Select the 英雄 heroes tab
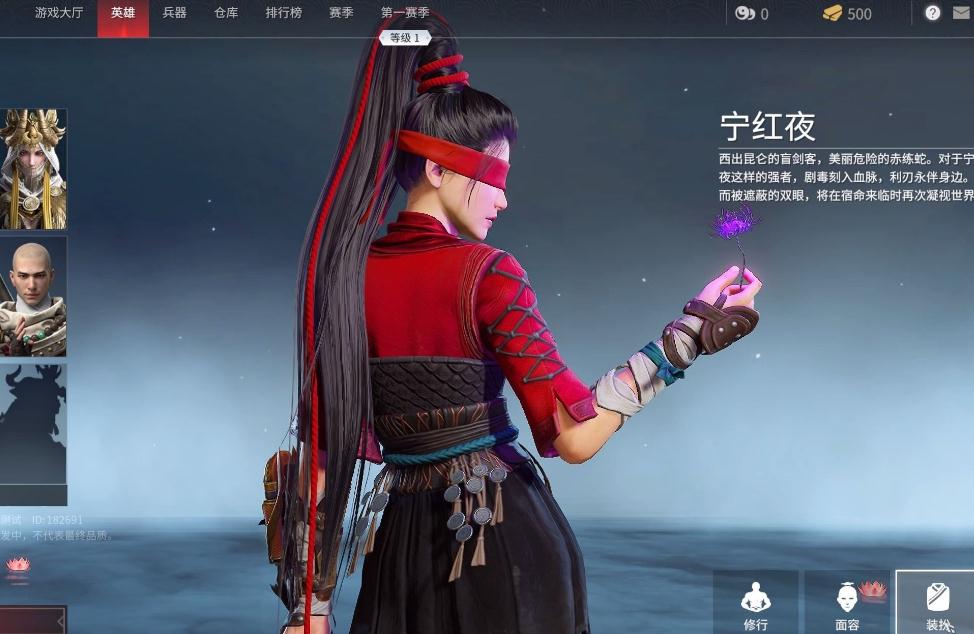The height and width of the screenshot is (634, 974). point(123,13)
